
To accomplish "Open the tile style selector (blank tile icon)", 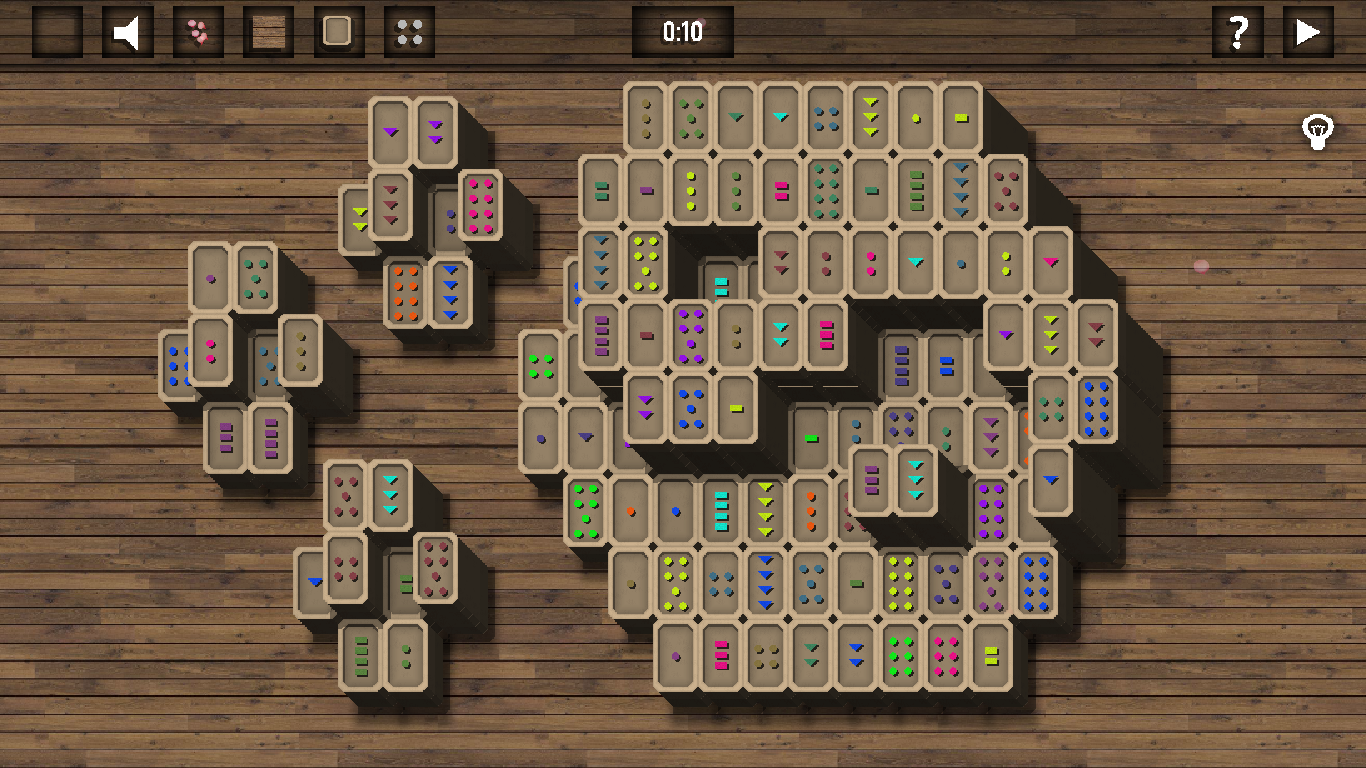I will tap(338, 31).
